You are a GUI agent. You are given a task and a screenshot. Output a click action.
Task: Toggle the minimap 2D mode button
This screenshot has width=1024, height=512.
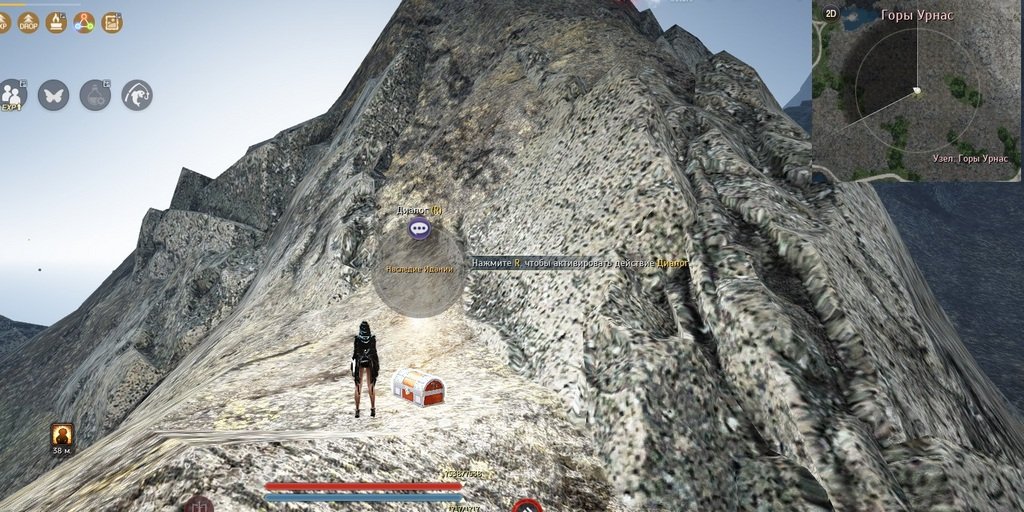(x=830, y=13)
